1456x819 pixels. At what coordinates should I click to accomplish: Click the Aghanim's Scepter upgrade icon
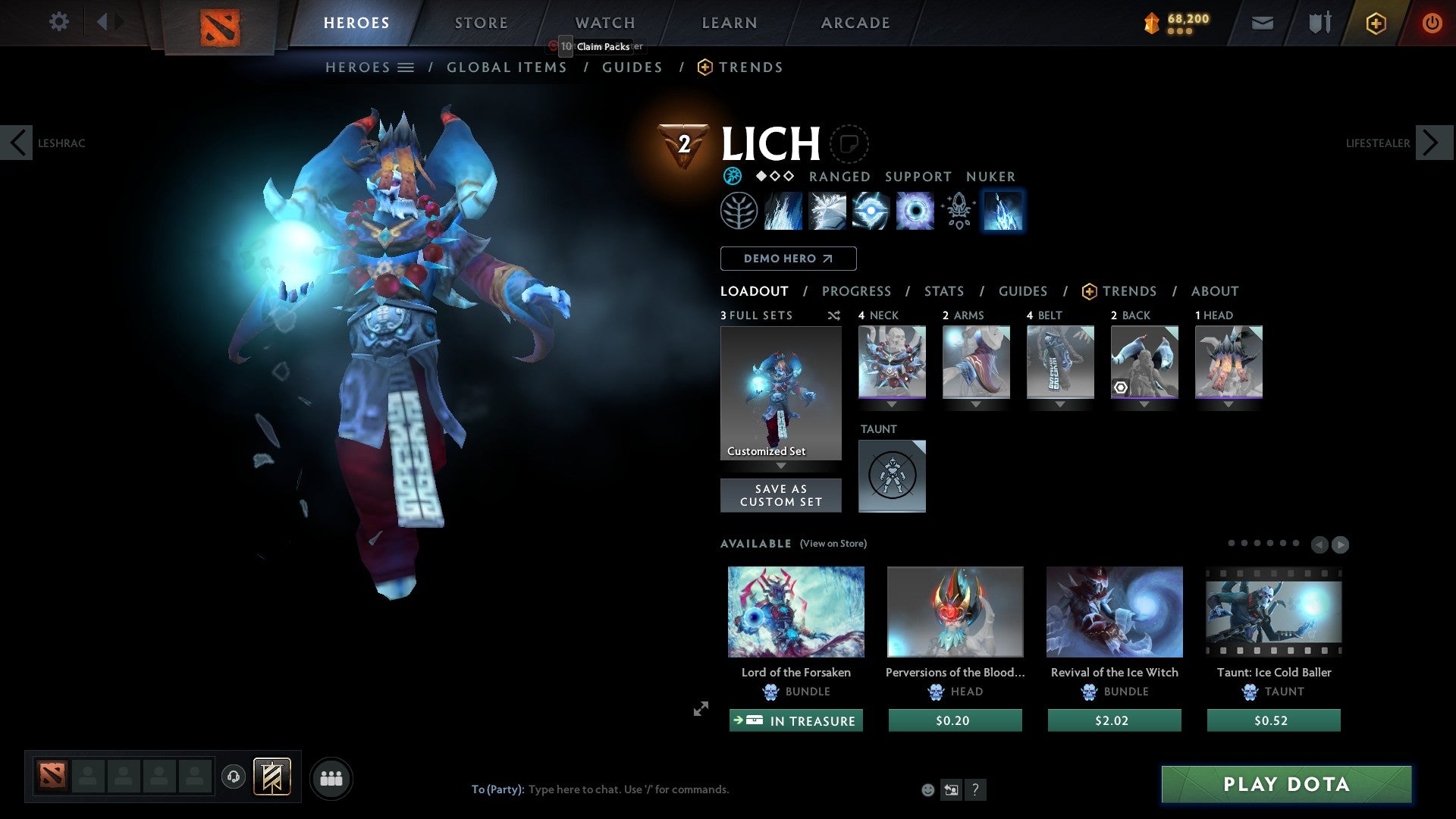click(x=958, y=211)
